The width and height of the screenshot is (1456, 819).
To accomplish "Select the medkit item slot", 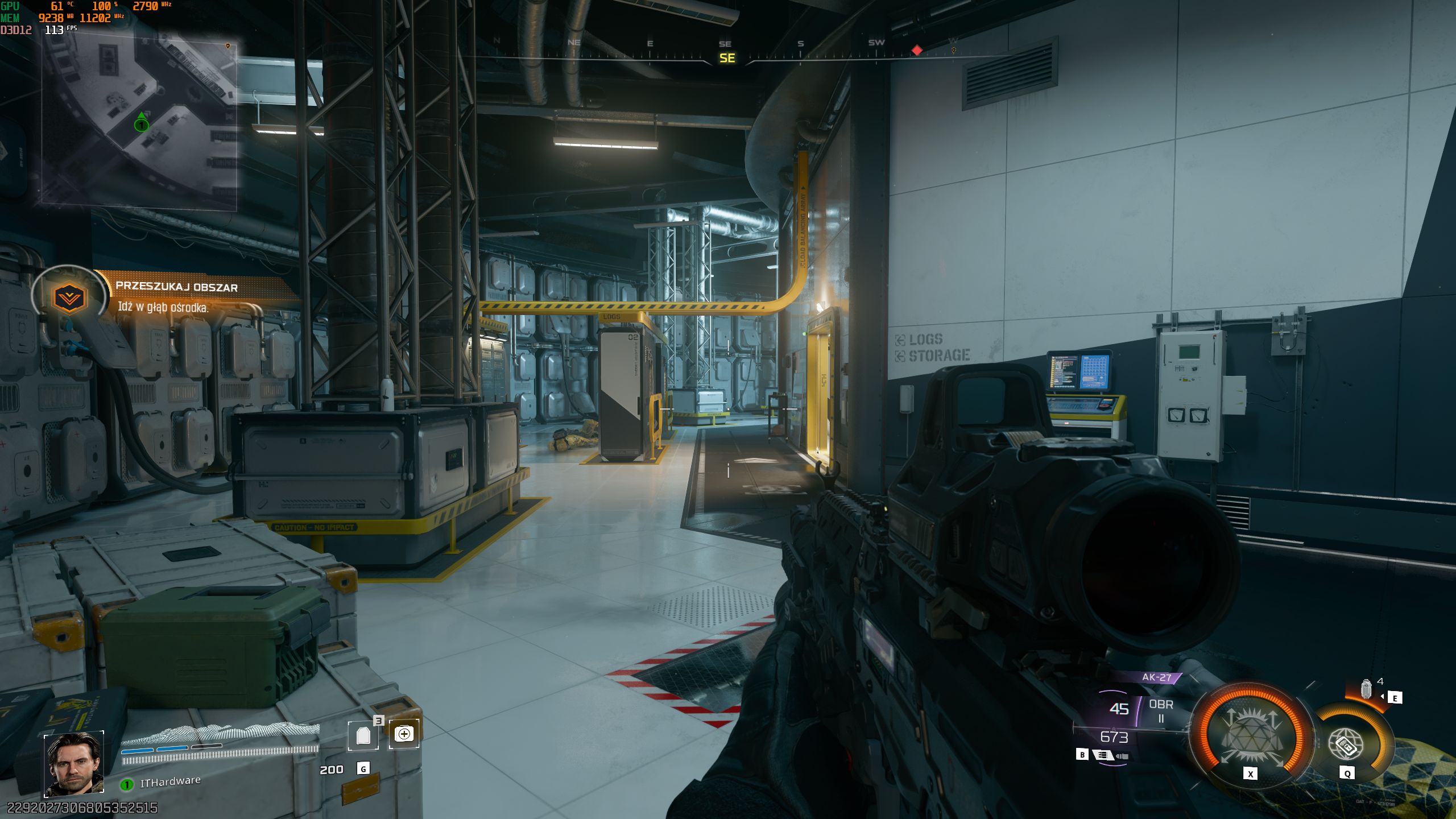I will 404,734.
